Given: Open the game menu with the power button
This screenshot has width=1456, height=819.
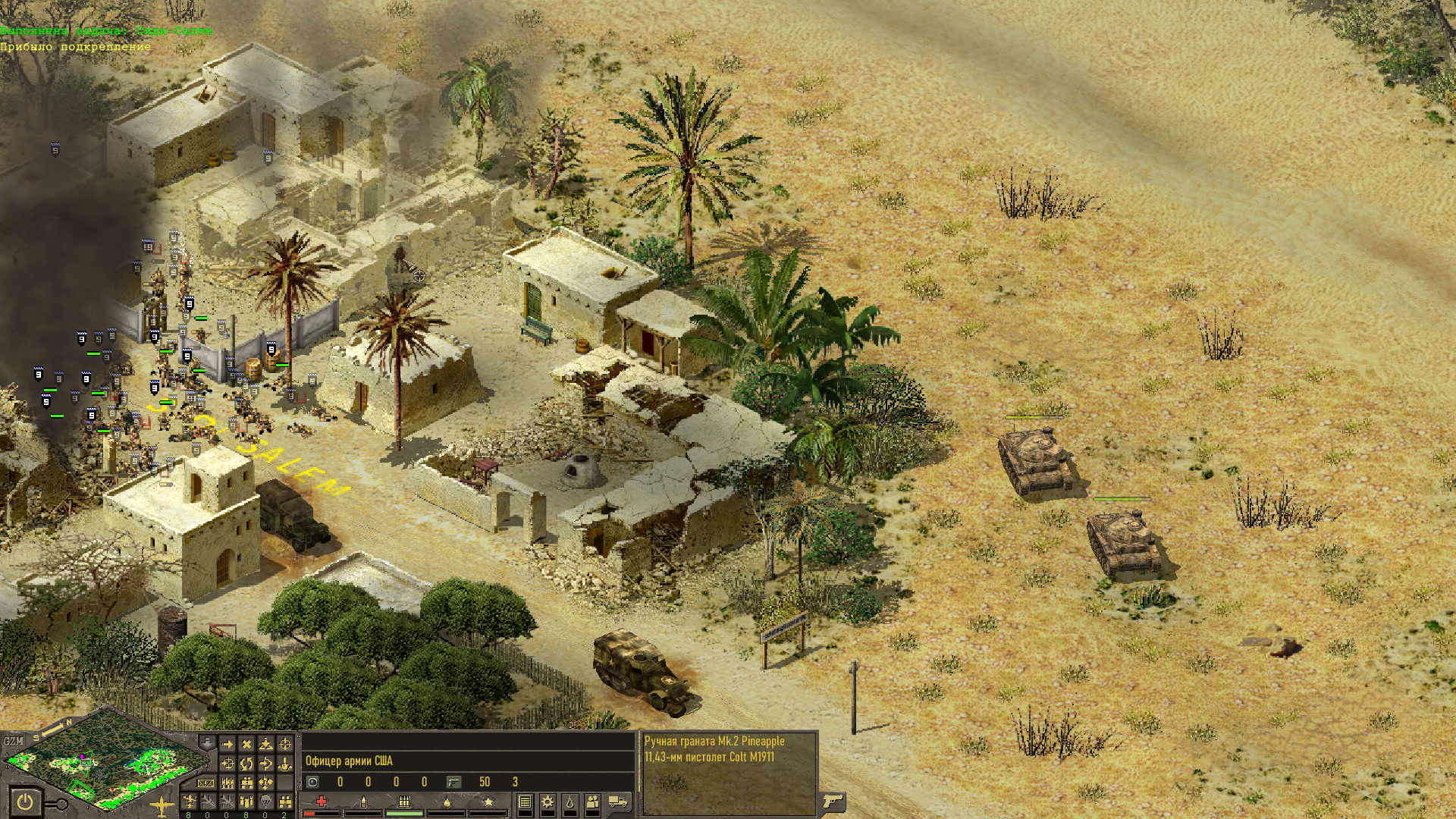Looking at the screenshot, I should click(x=25, y=802).
